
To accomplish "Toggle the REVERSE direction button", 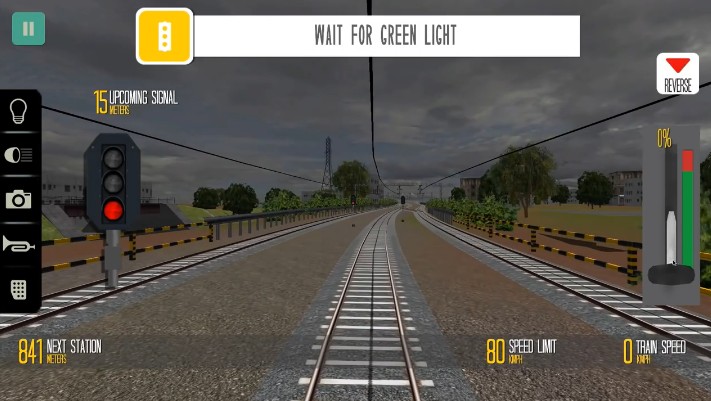I will 677,74.
